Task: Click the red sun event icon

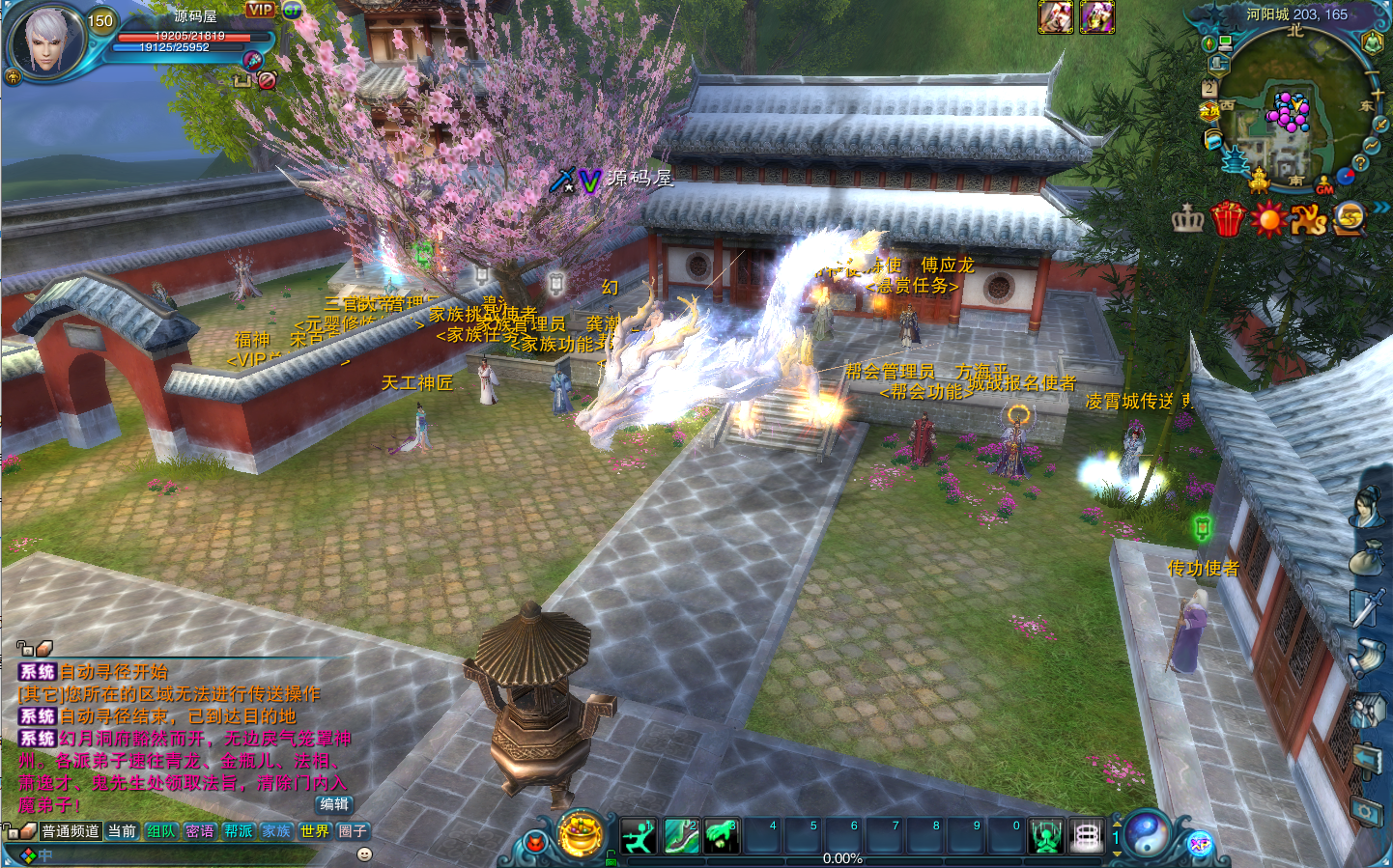Action: (x=1267, y=219)
